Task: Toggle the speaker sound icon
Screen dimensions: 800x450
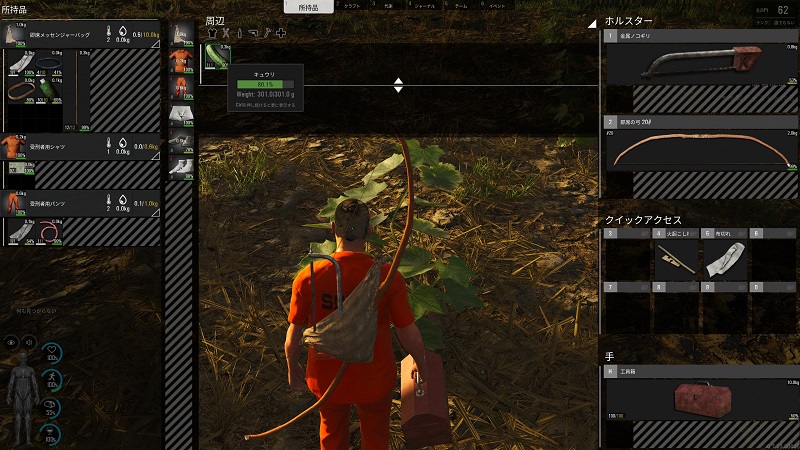Action: coord(31,342)
